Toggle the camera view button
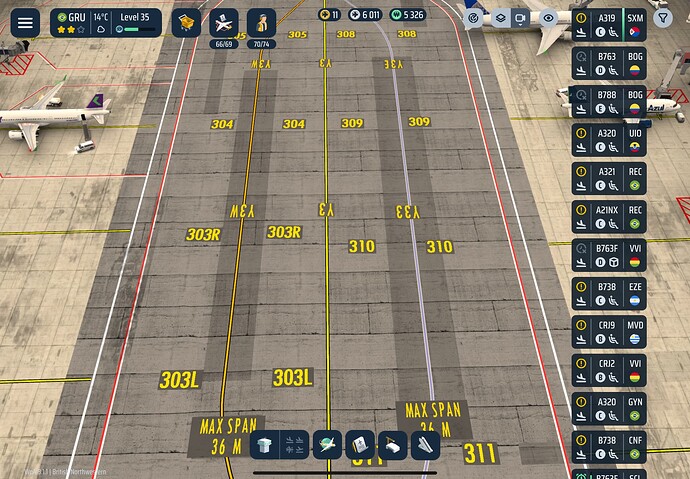 (x=522, y=18)
